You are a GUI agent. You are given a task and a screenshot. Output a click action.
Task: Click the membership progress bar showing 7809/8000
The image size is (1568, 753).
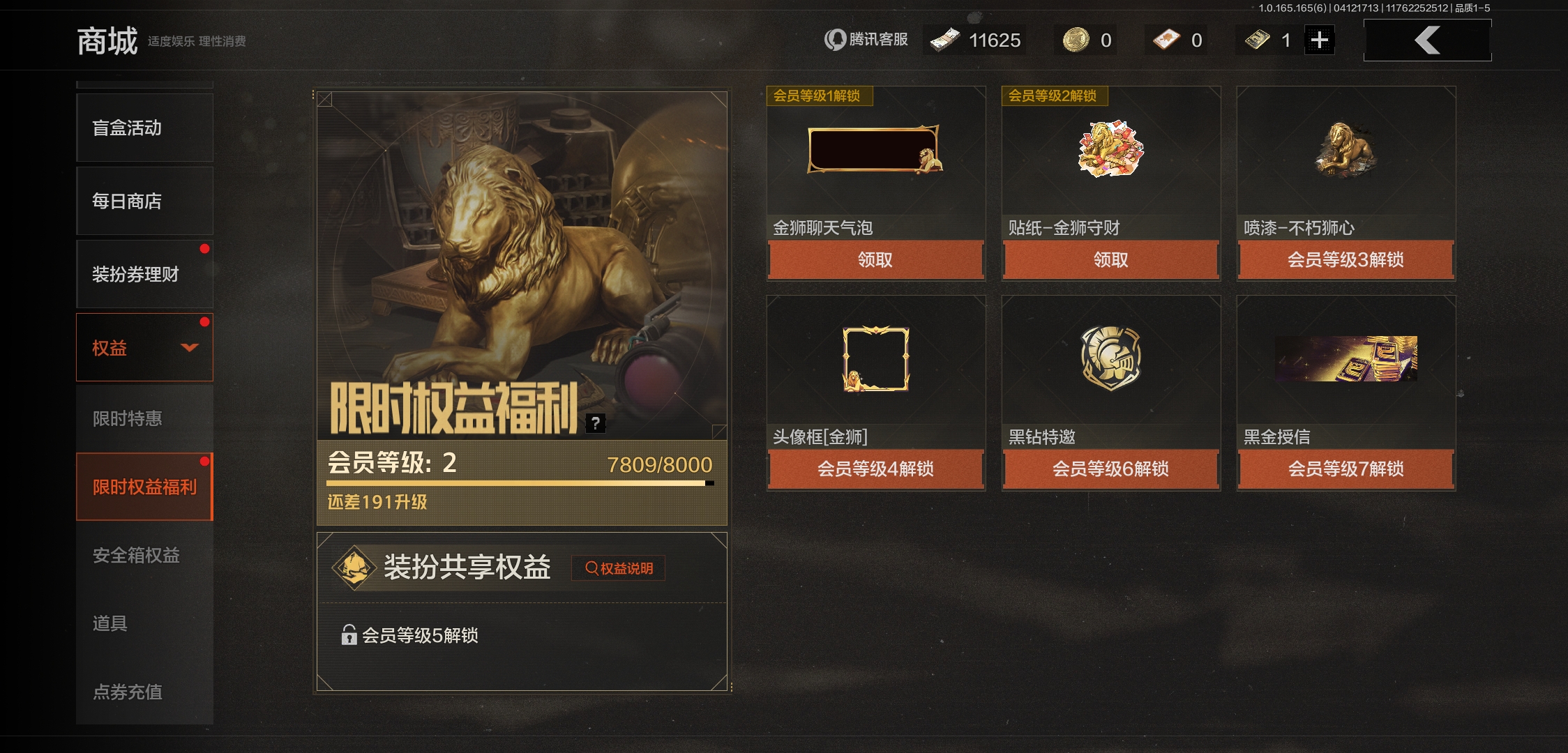(x=520, y=482)
